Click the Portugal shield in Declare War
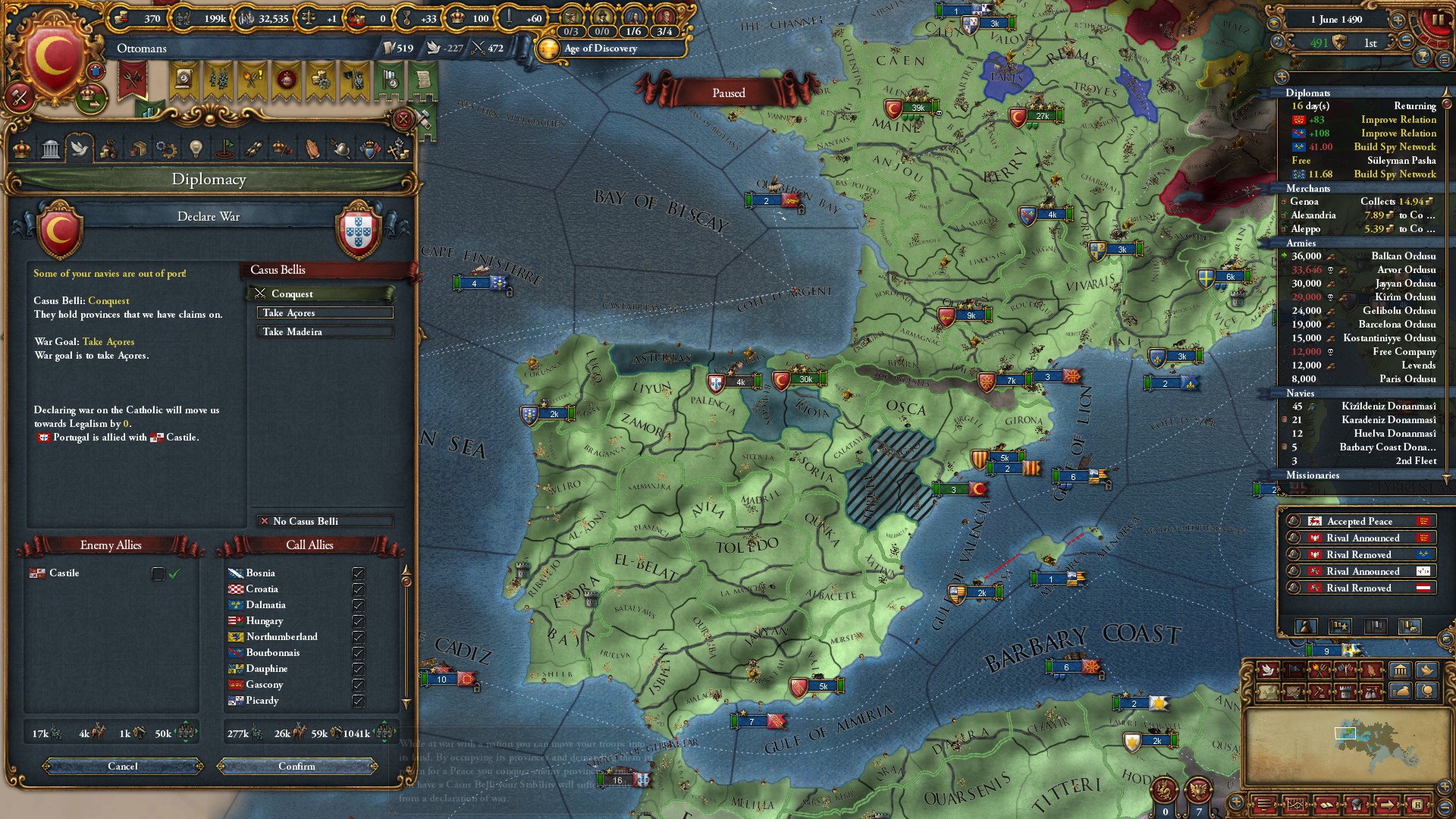 coord(358,230)
